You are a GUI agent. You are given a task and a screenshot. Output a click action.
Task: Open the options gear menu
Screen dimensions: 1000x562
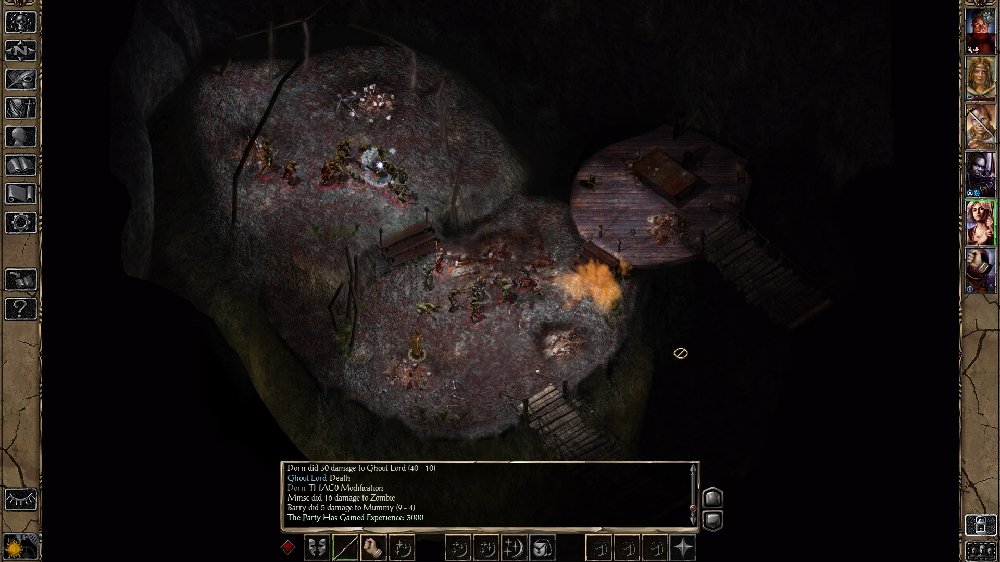(21, 222)
